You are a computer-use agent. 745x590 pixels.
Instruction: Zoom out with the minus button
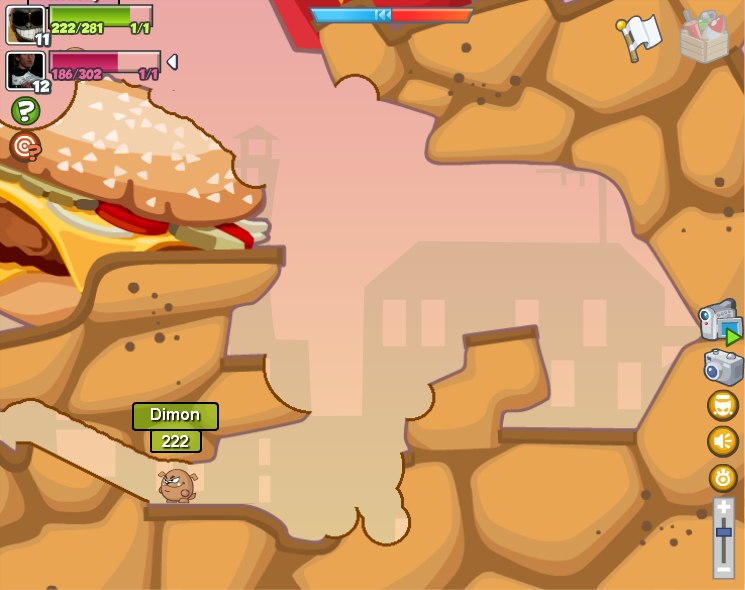(723, 569)
